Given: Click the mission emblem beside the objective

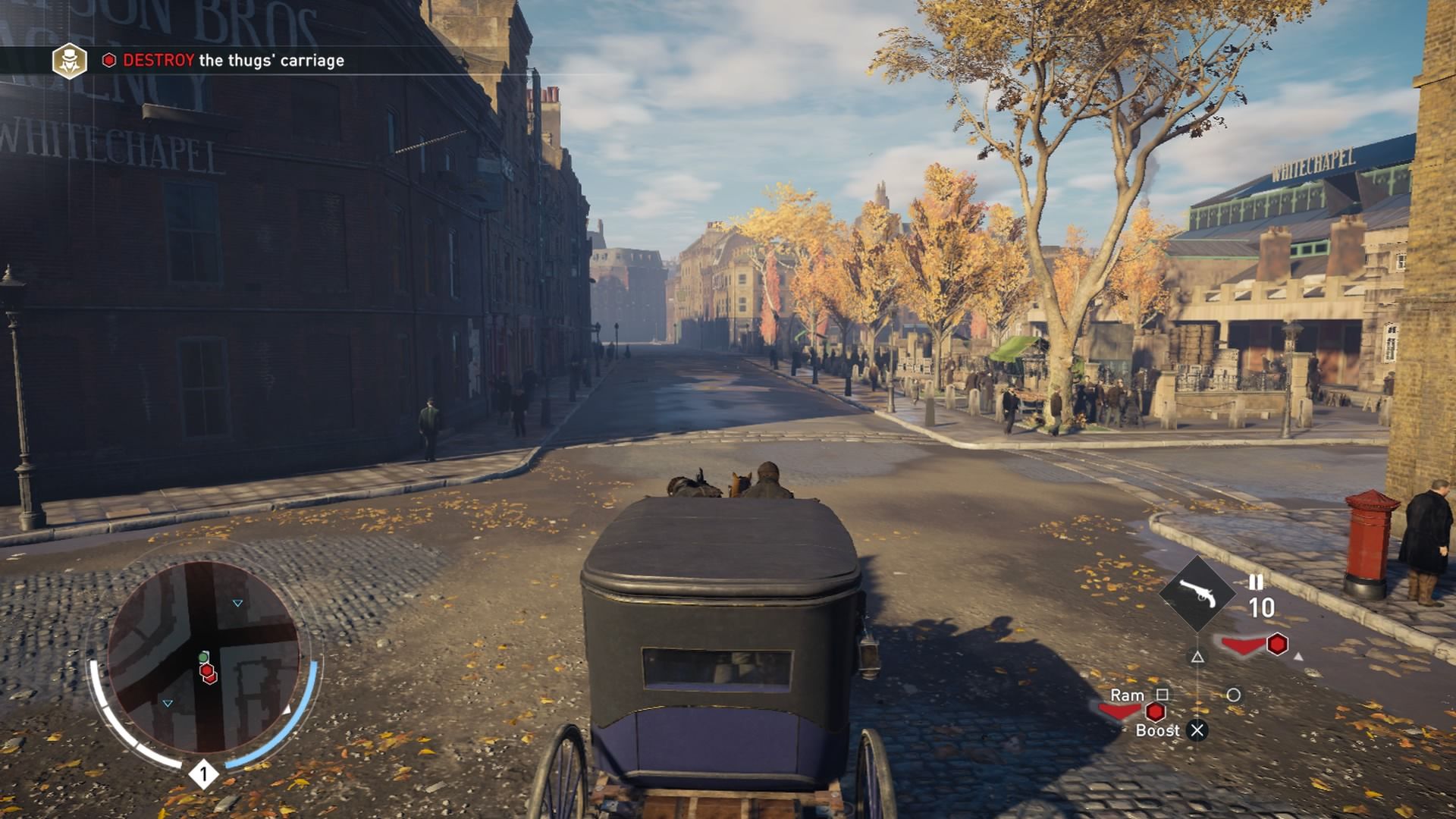Looking at the screenshot, I should (x=69, y=61).
